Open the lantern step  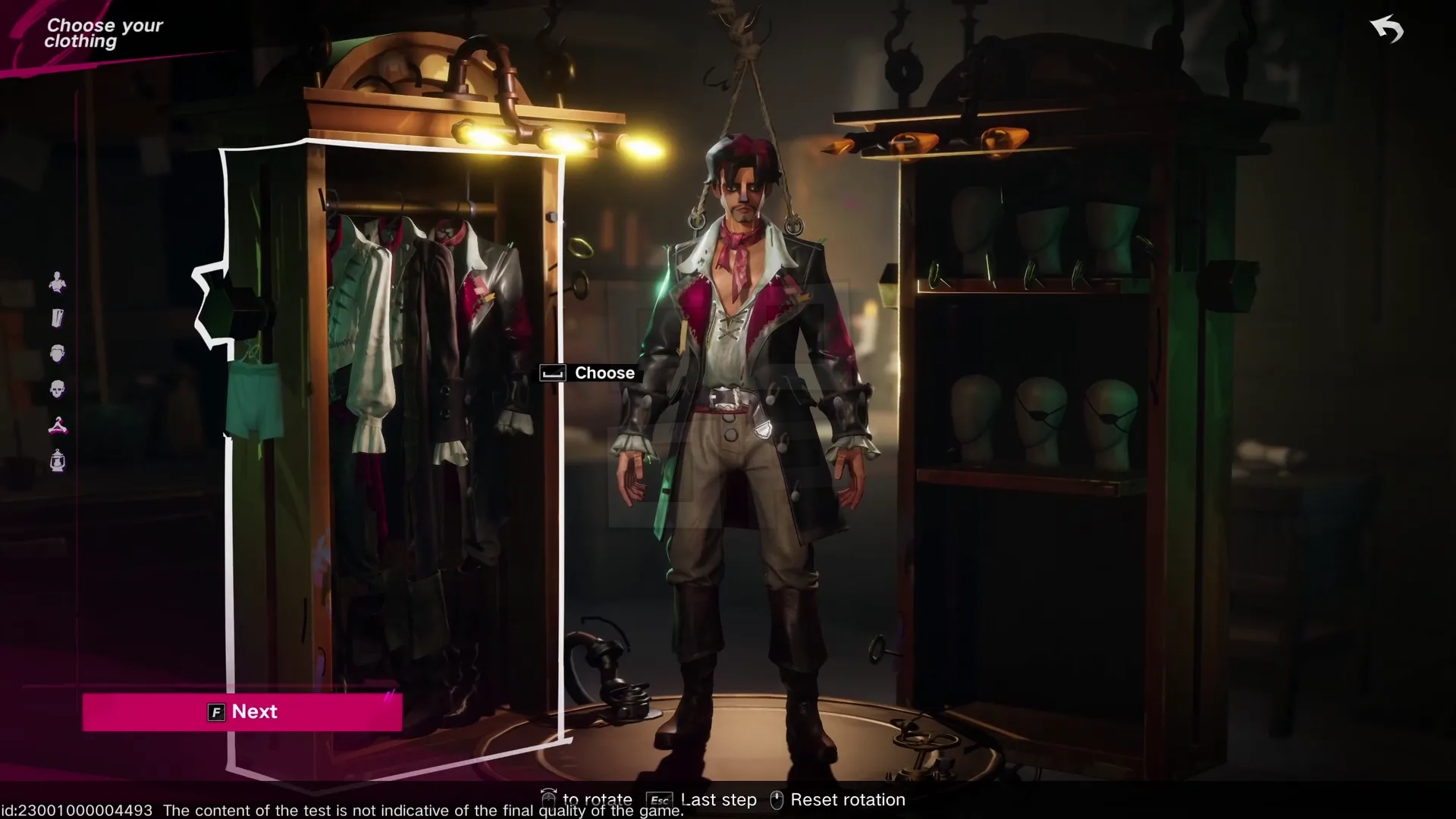click(58, 461)
